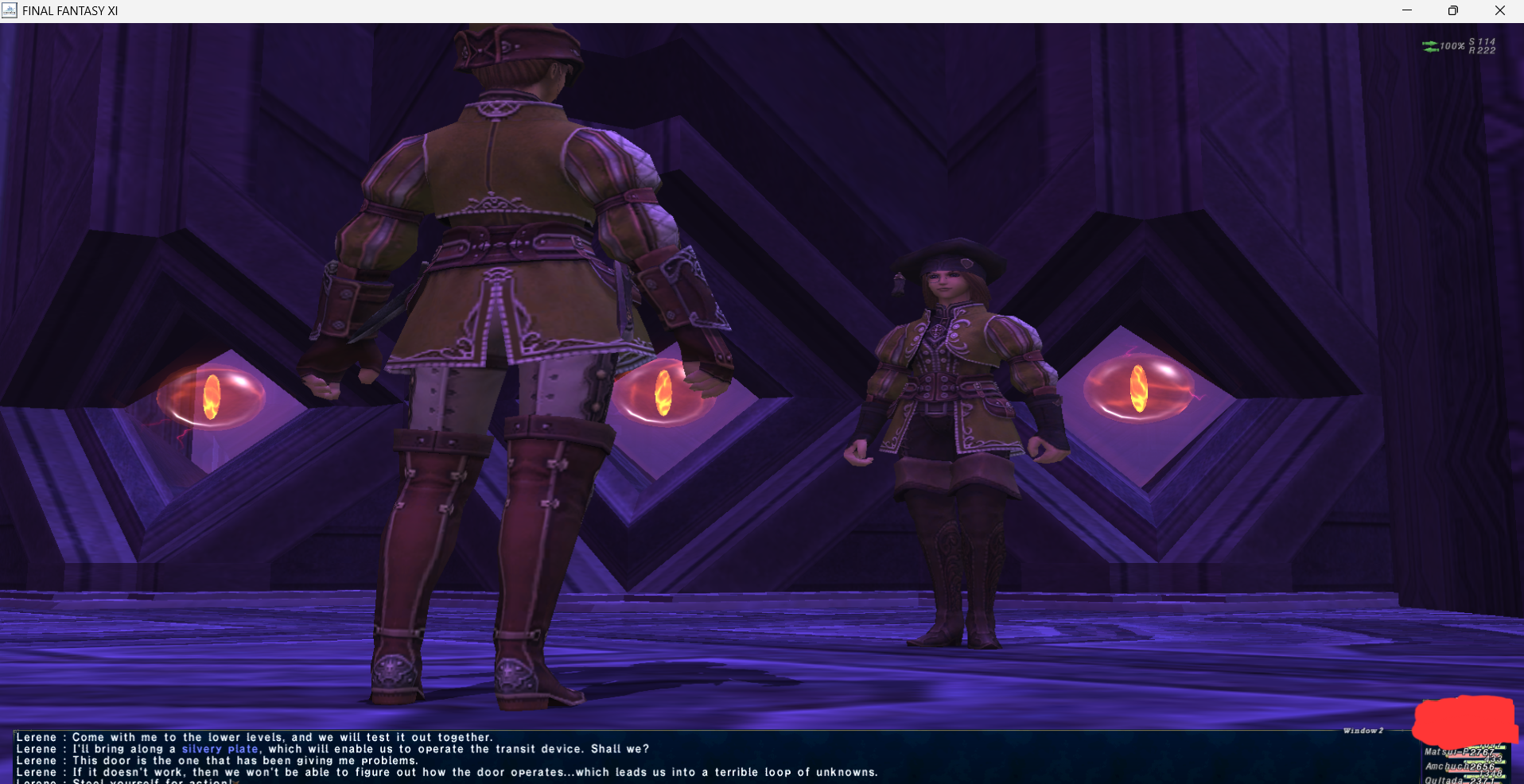
Task: Close the Final Fantasy XI window
Action: tap(1499, 10)
